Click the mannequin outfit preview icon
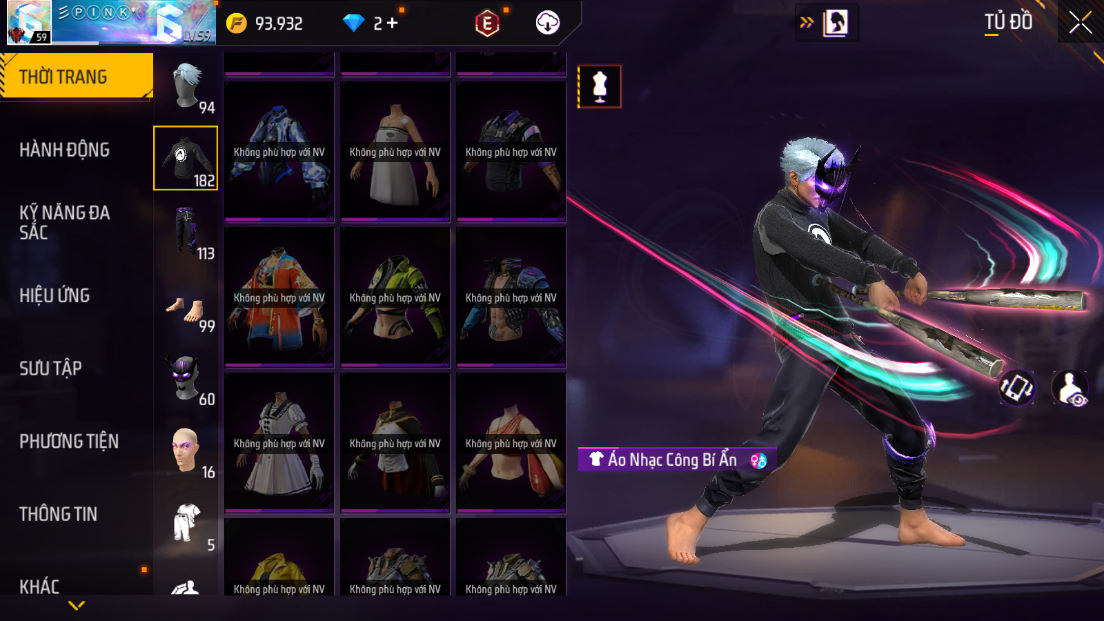This screenshot has height=621, width=1104. pyautogui.click(x=600, y=86)
